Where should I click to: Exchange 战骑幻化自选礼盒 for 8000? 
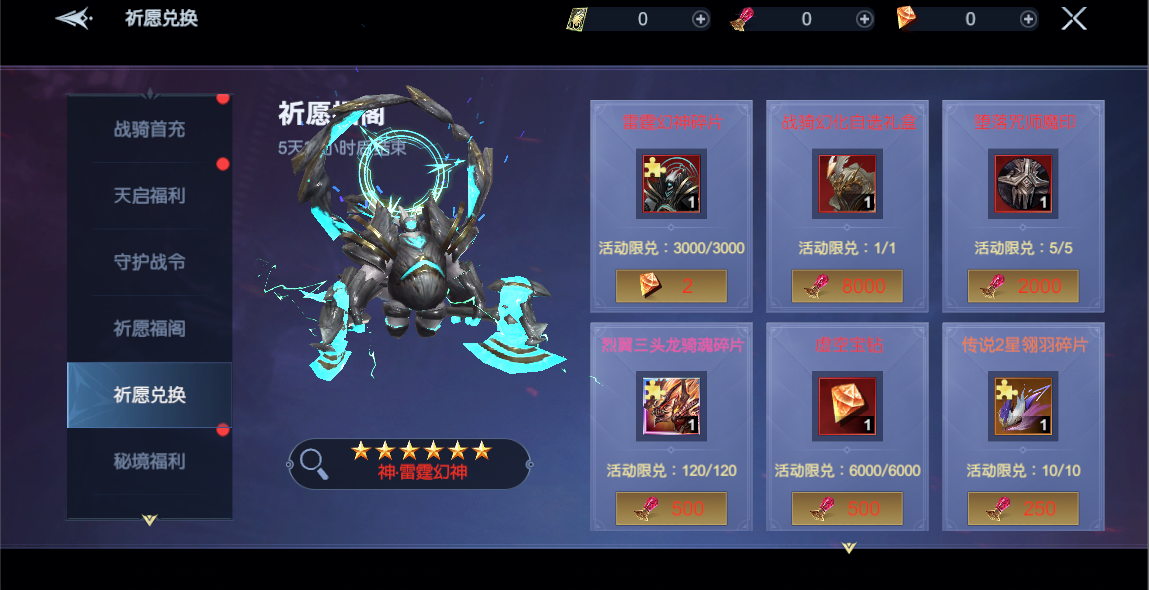[x=847, y=286]
